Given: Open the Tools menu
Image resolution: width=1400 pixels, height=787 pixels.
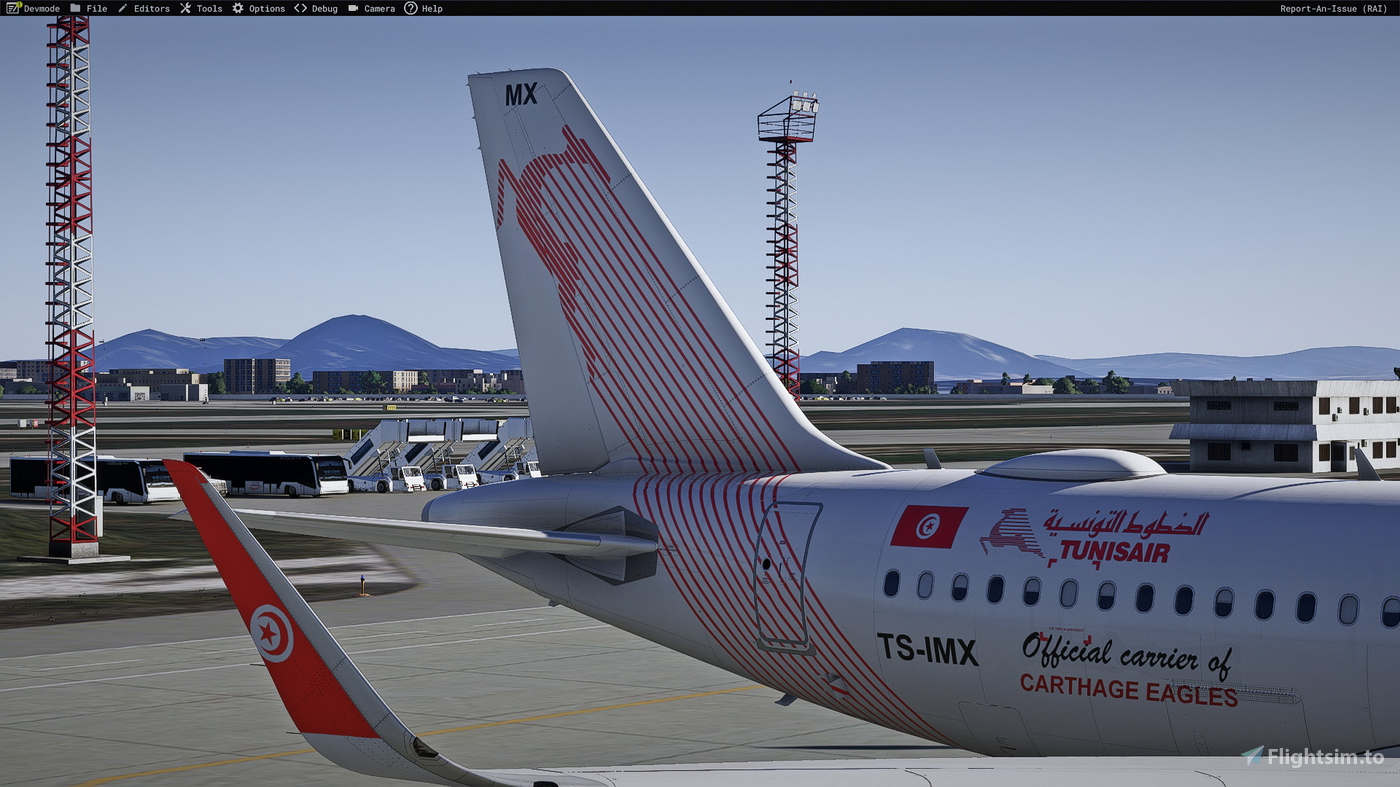Looking at the screenshot, I should click(x=208, y=8).
